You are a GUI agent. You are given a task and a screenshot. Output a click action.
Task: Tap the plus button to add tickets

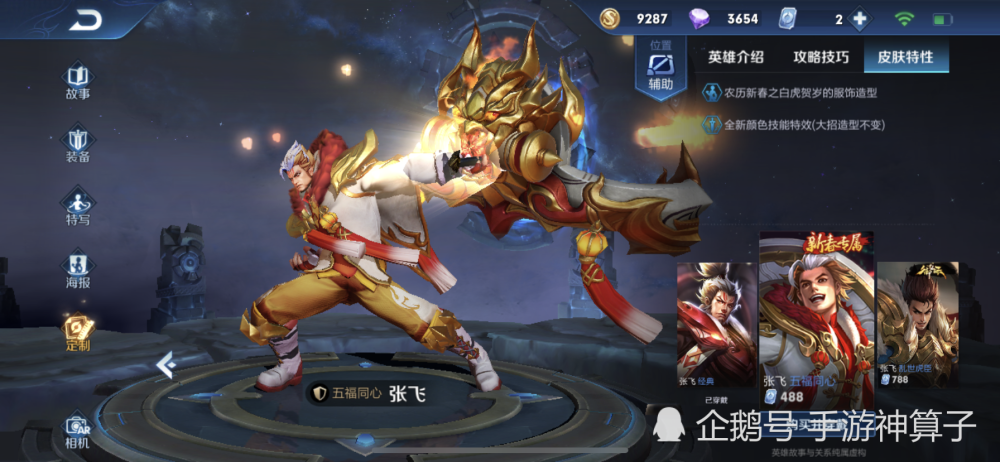point(859,19)
